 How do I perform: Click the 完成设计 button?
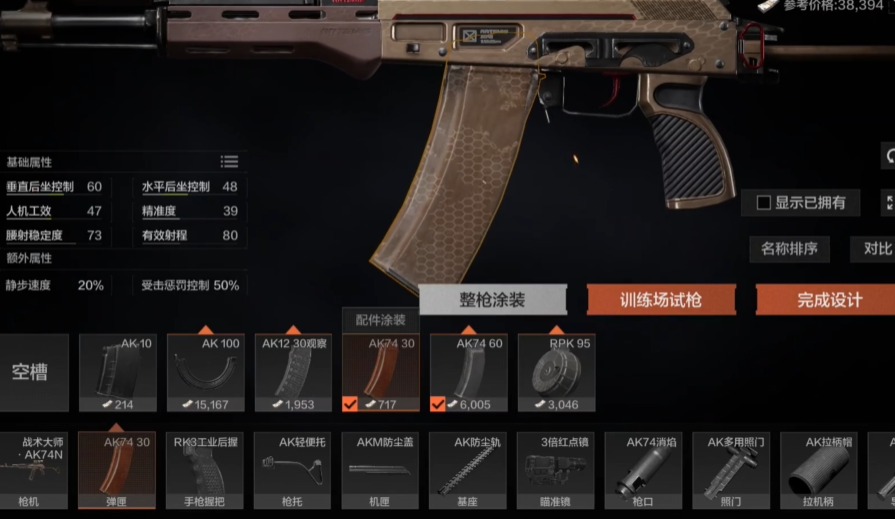pos(828,300)
